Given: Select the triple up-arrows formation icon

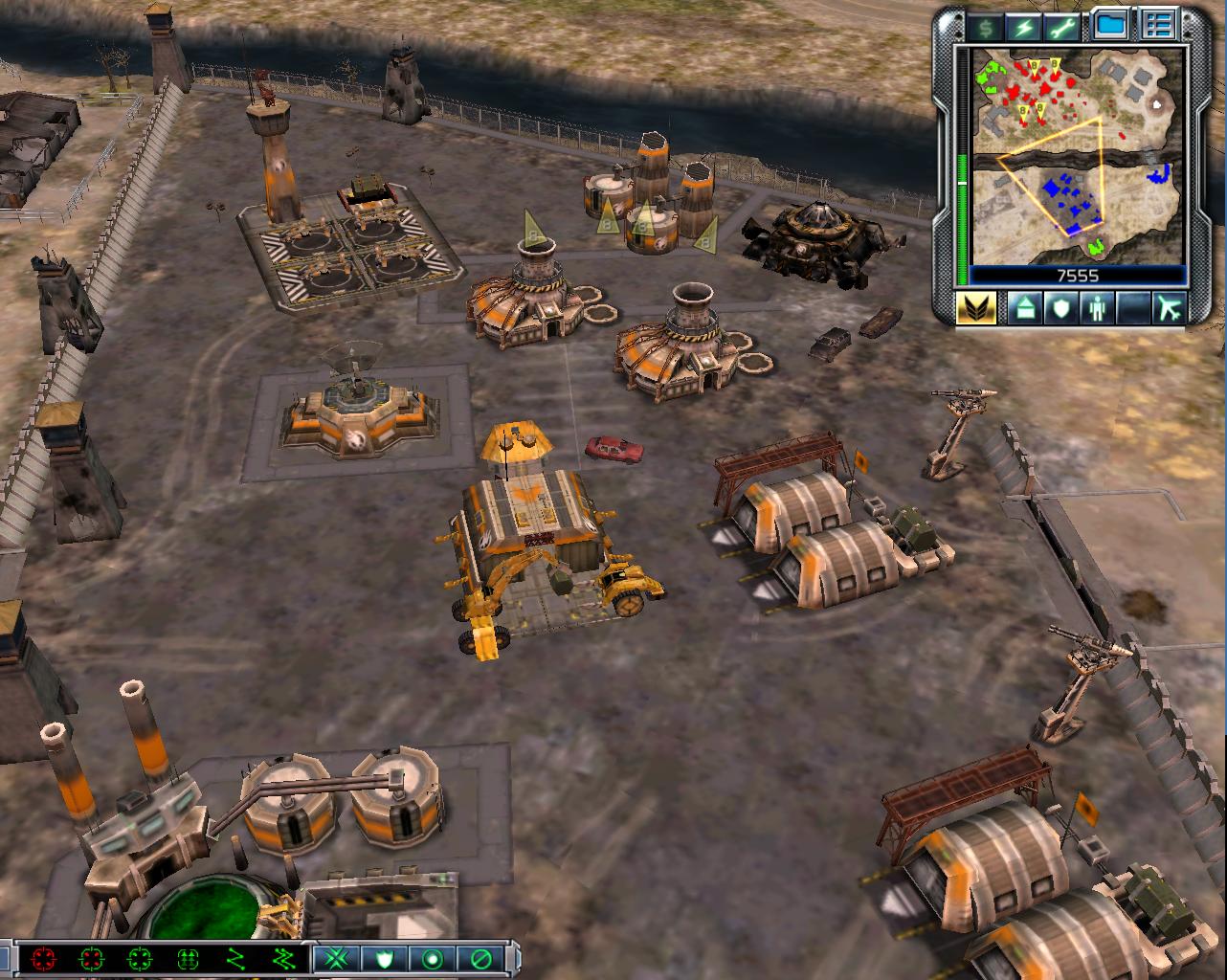Looking at the screenshot, I should pyautogui.click(x=188, y=958).
